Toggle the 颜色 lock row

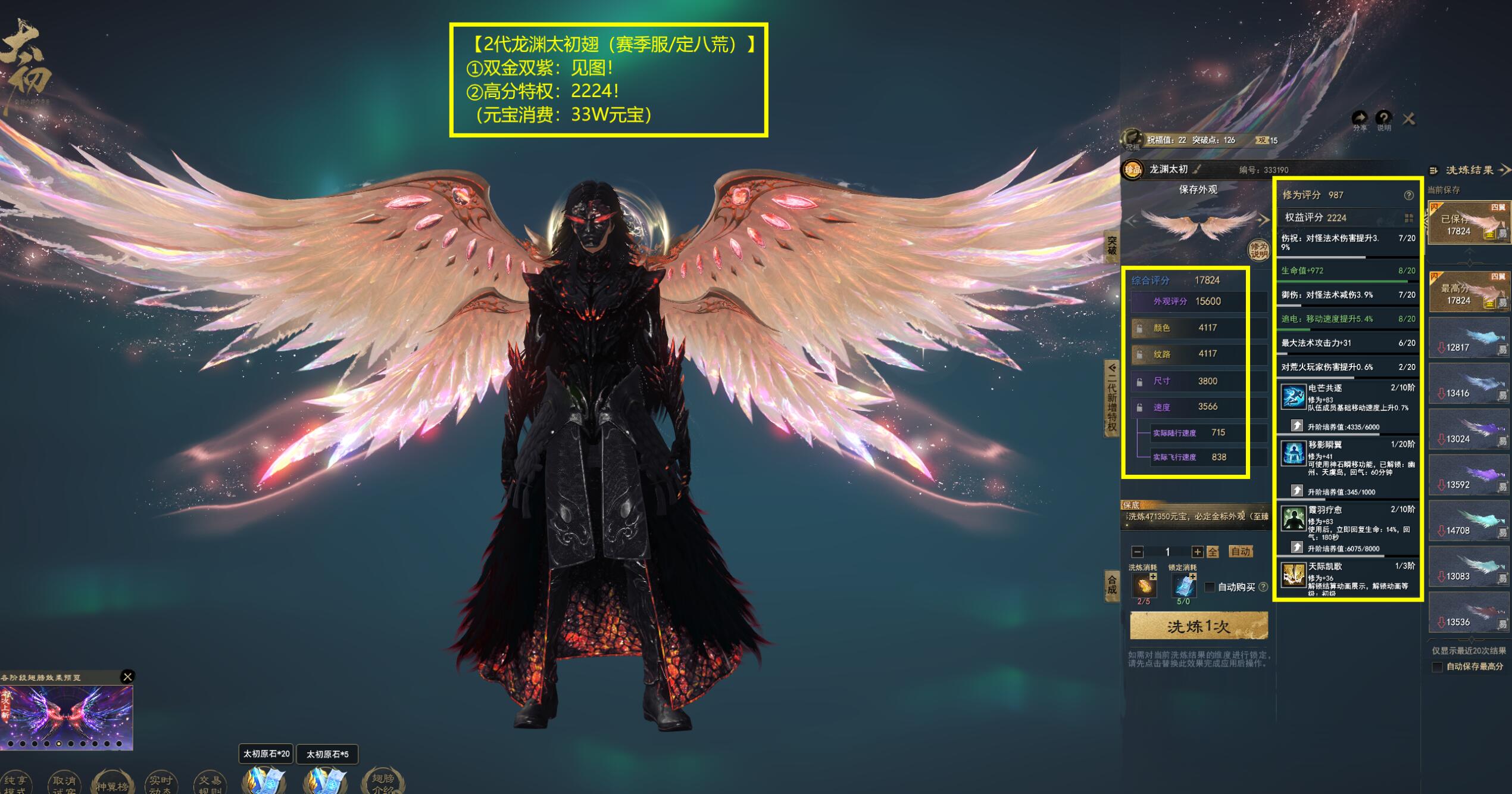[1139, 328]
